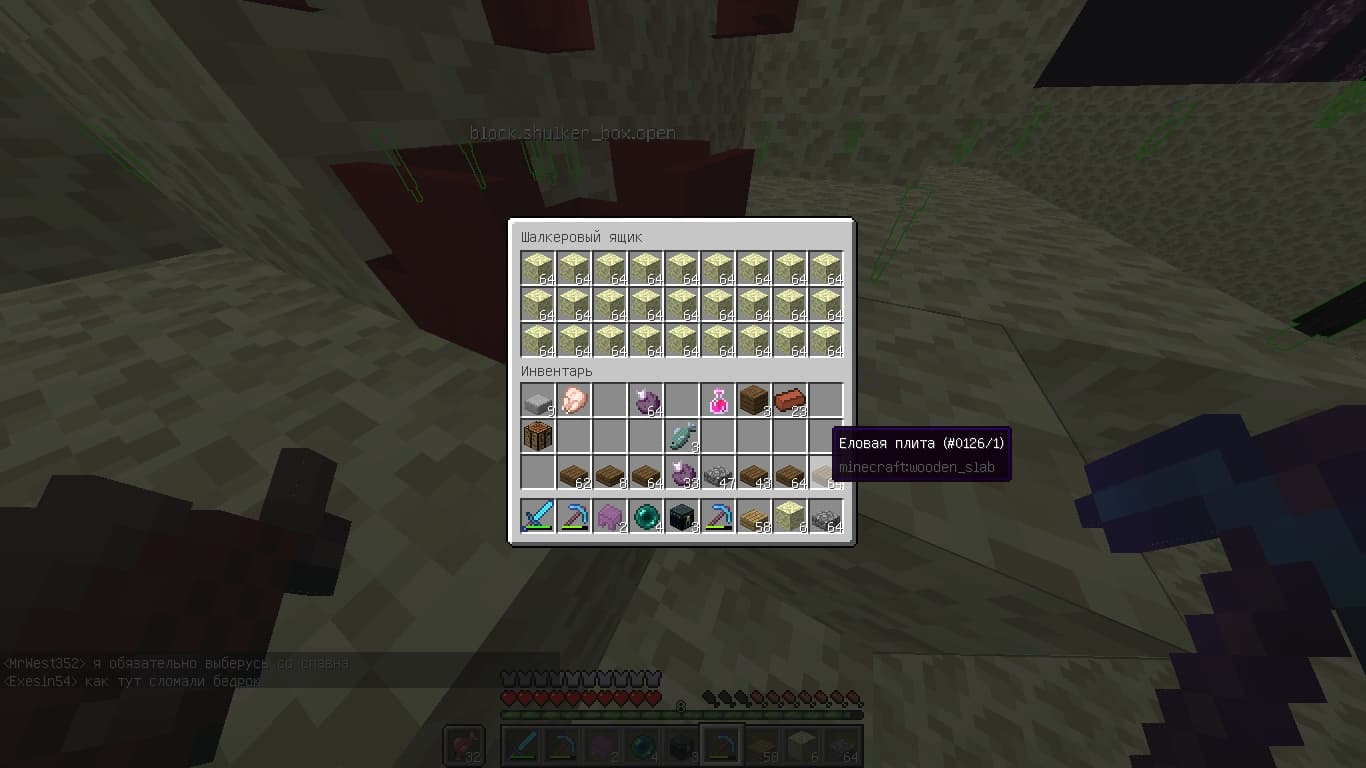Click the stone slab stack of 9
This screenshot has width=1366, height=768.
537,401
